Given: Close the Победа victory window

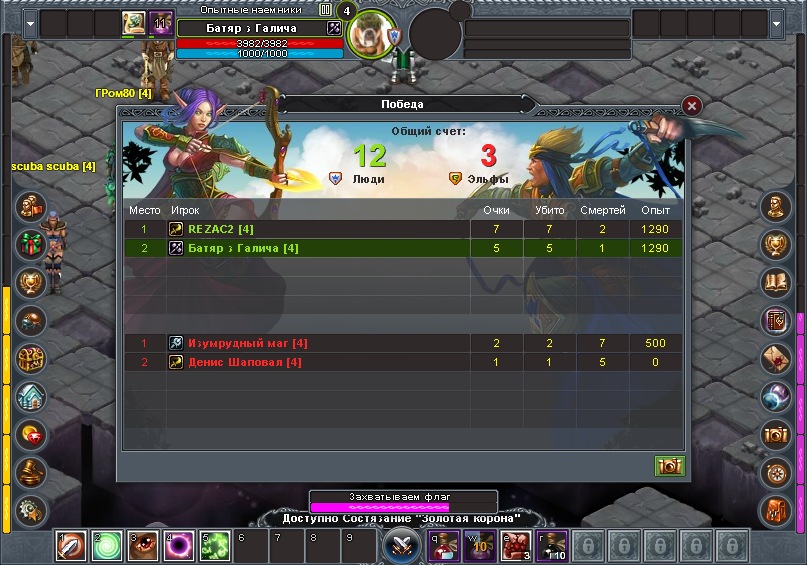Looking at the screenshot, I should (x=692, y=106).
